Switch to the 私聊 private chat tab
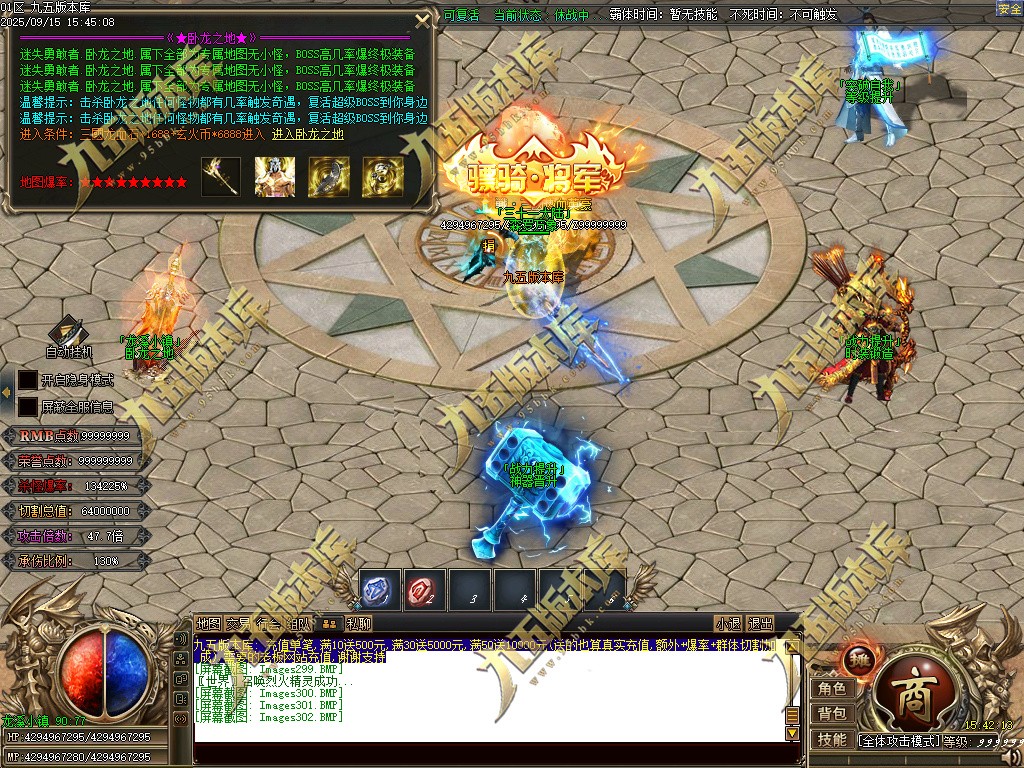Screen dimensions: 1024x768 point(359,624)
